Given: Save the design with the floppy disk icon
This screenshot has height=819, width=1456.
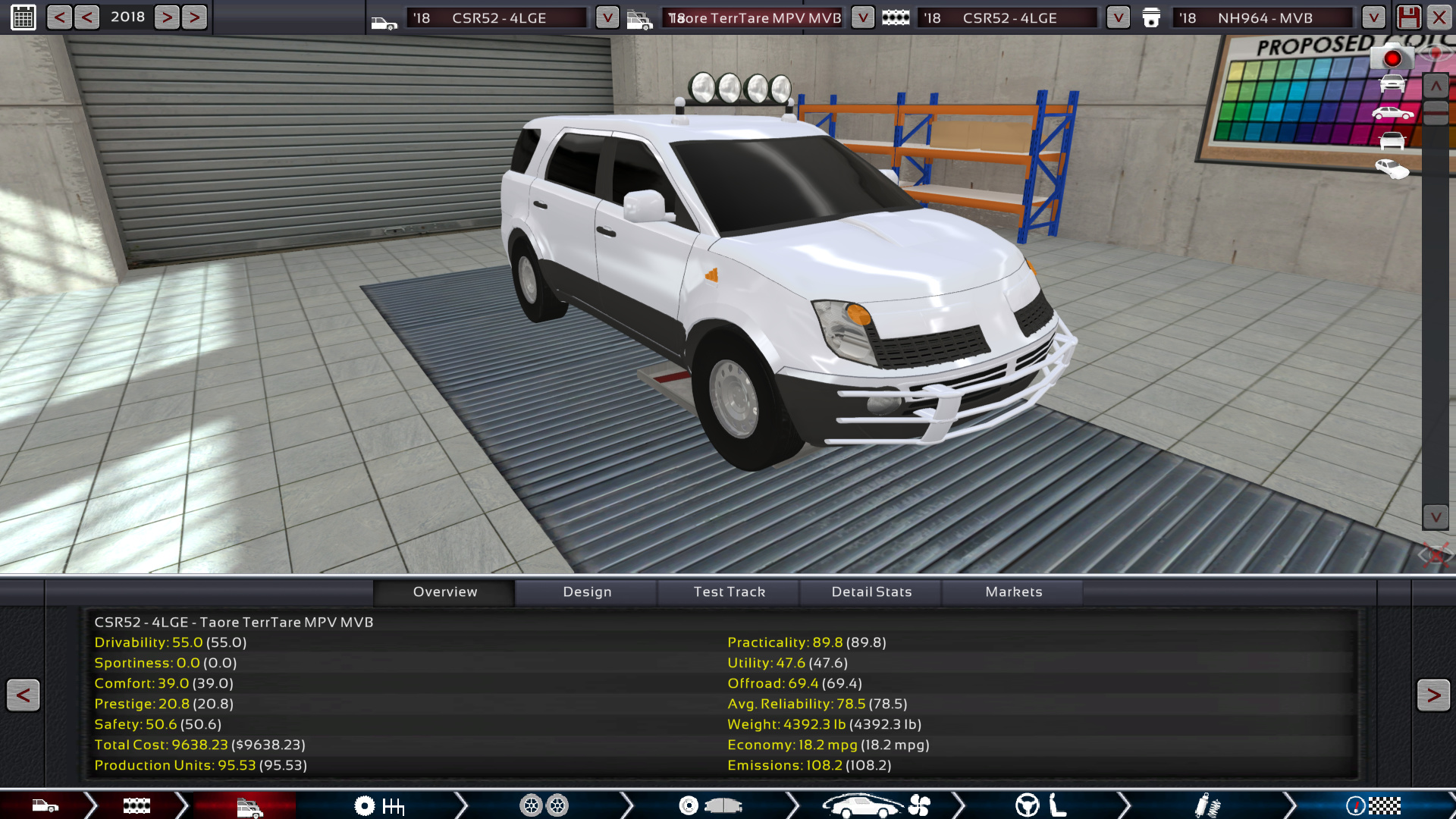Looking at the screenshot, I should pos(1408,17).
